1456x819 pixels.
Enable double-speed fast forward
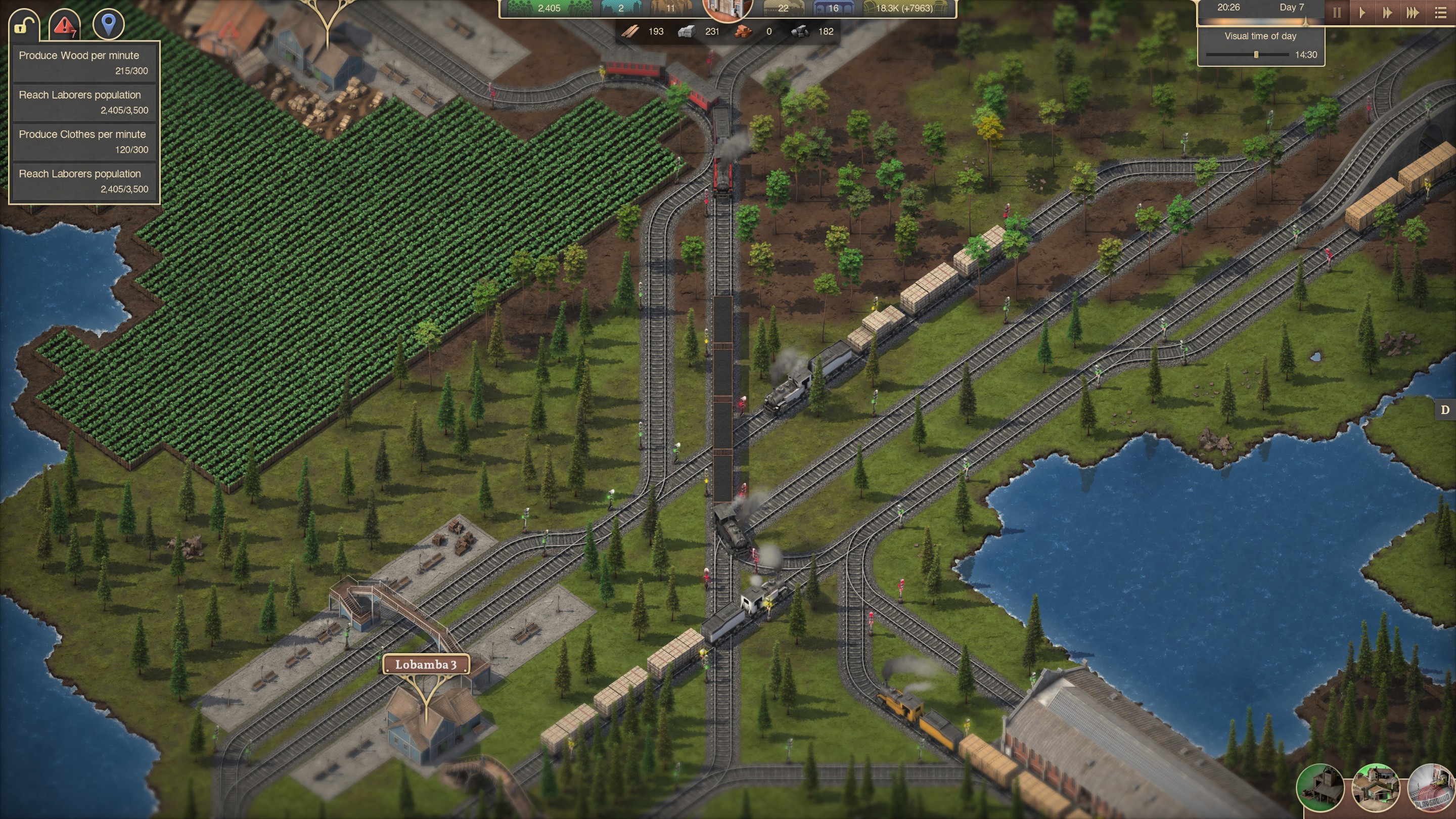(1388, 12)
